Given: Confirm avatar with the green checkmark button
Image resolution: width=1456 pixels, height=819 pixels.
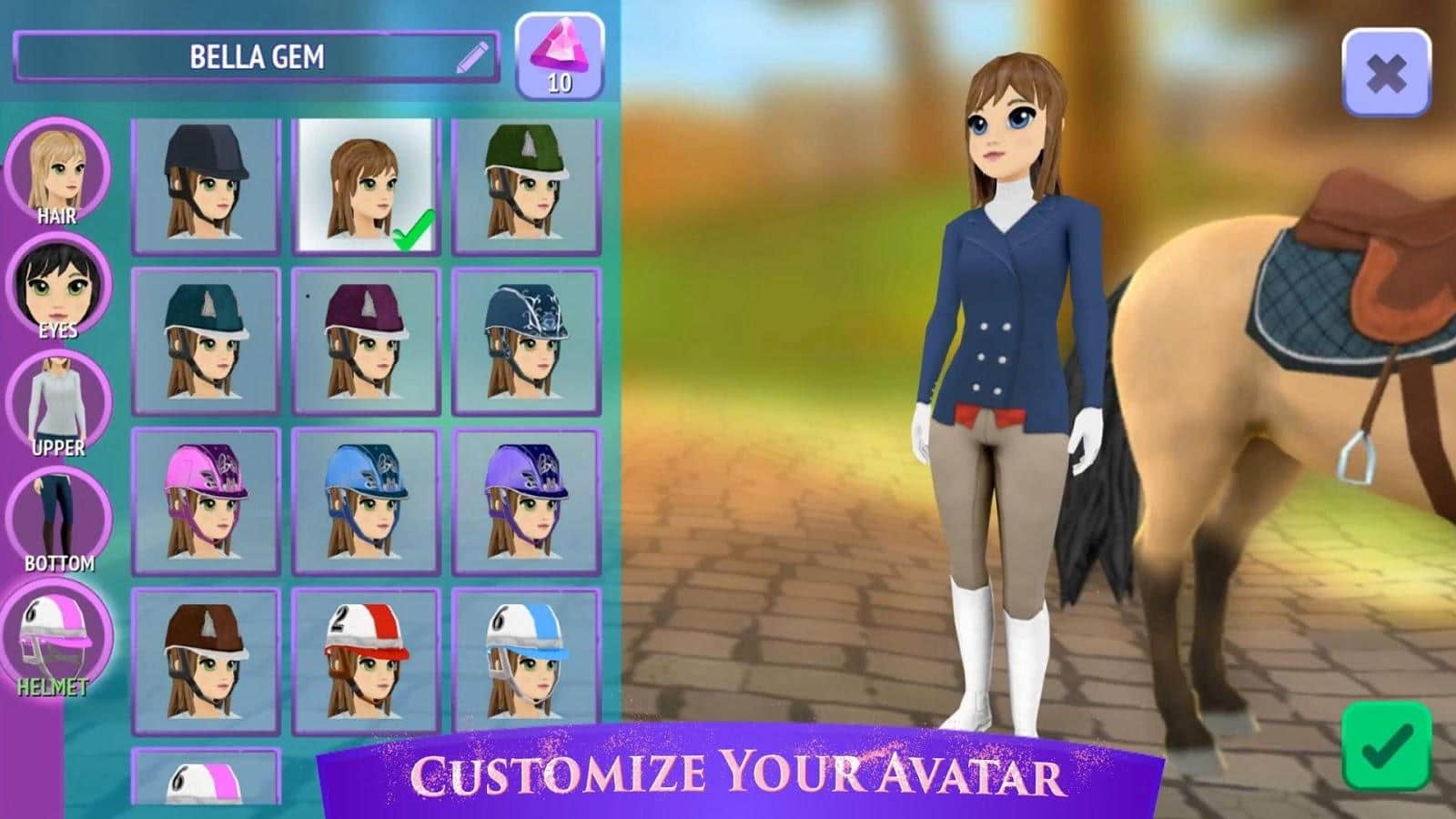Looking at the screenshot, I should pyautogui.click(x=1386, y=745).
